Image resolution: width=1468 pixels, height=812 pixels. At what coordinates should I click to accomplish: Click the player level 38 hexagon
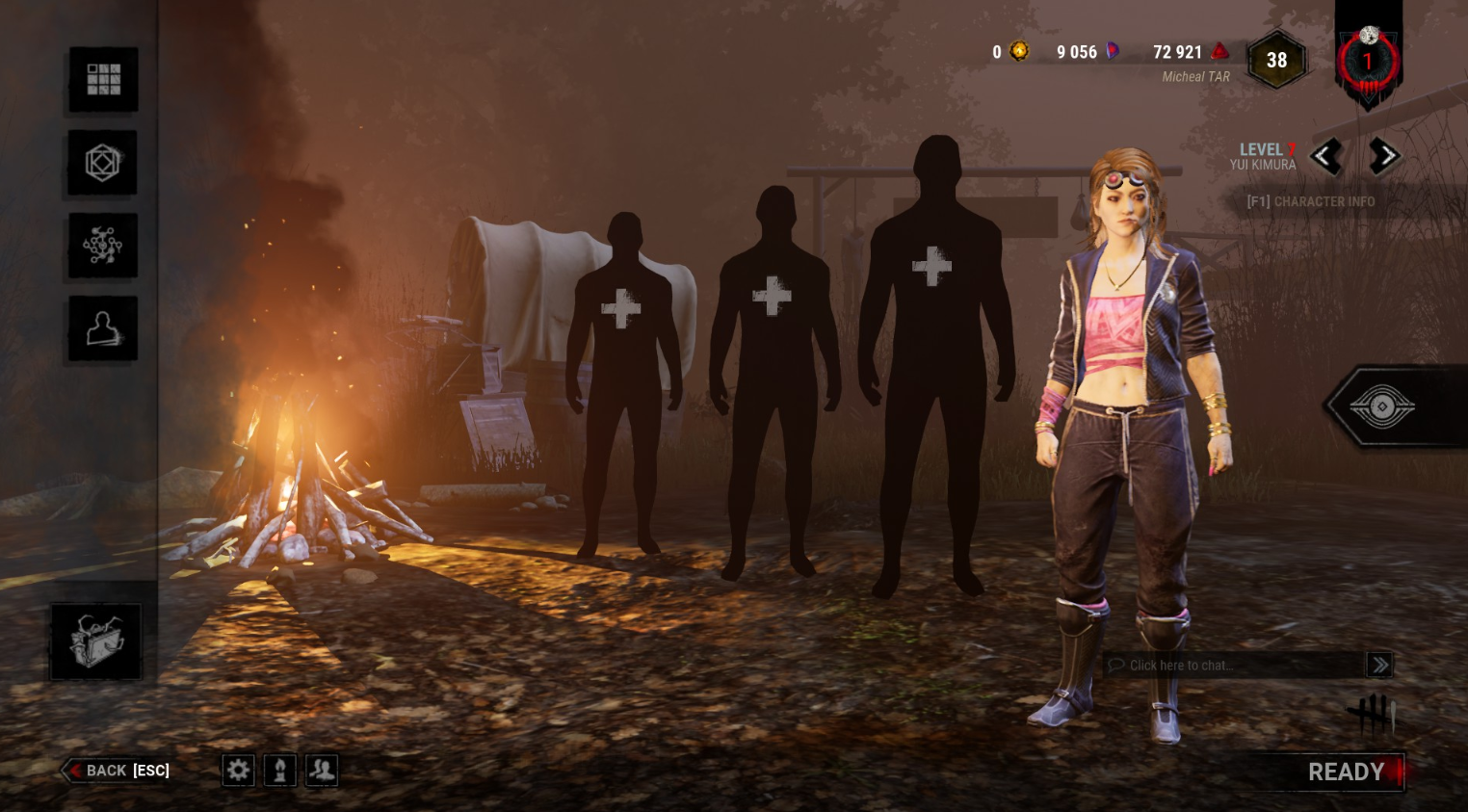[1277, 60]
